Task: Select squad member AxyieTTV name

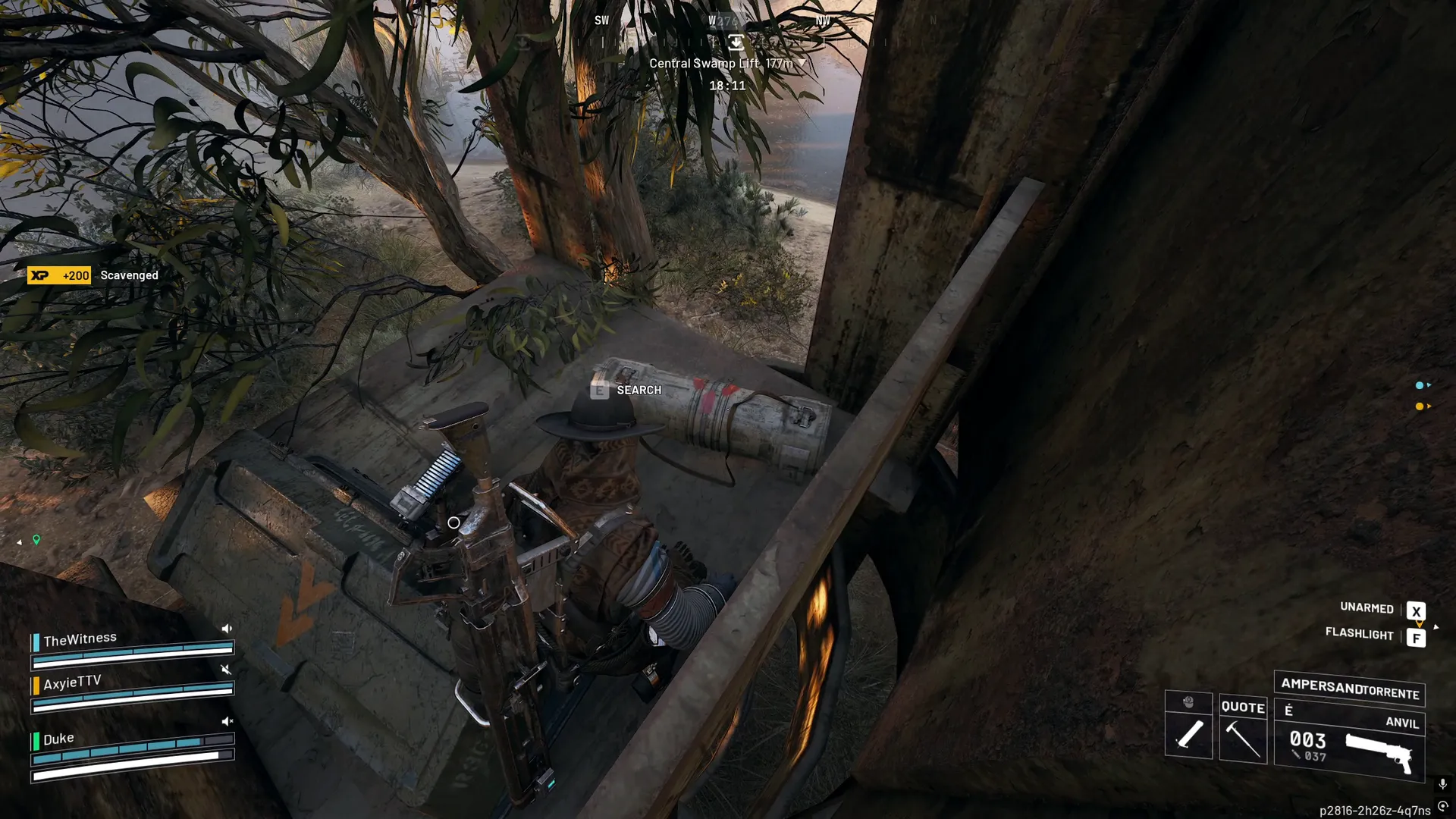Action: (72, 682)
